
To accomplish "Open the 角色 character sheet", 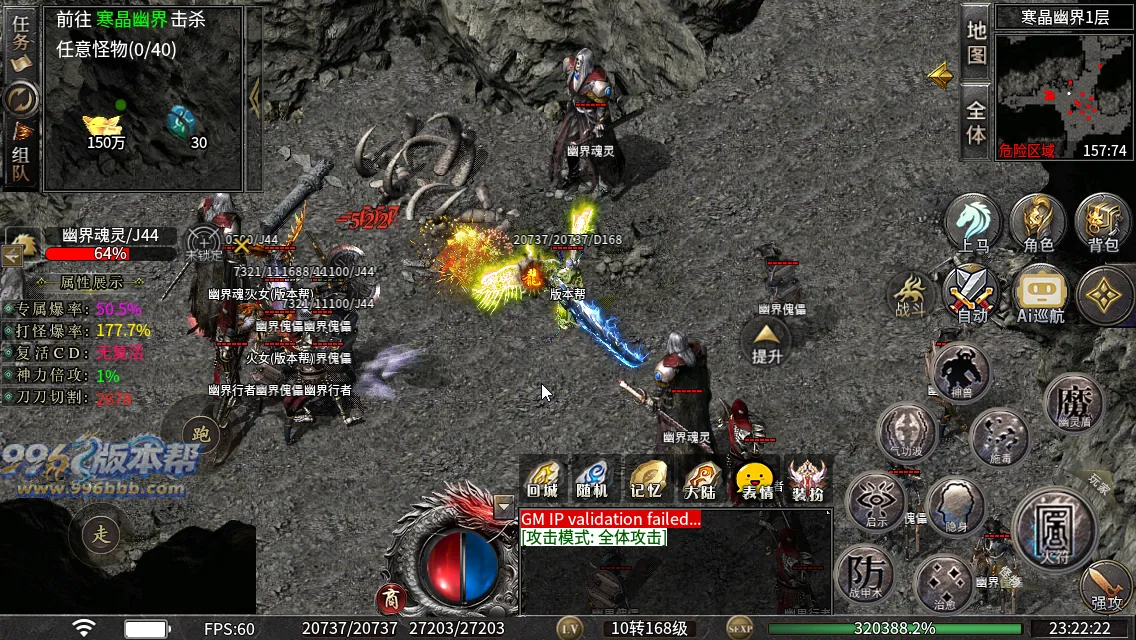I will coord(1038,223).
